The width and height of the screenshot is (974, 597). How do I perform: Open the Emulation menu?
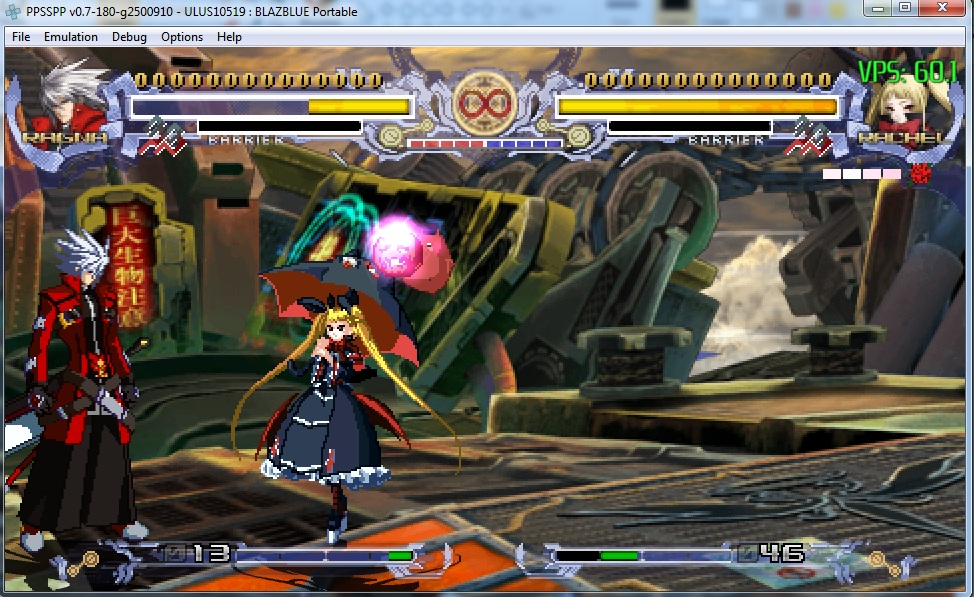(x=71, y=37)
